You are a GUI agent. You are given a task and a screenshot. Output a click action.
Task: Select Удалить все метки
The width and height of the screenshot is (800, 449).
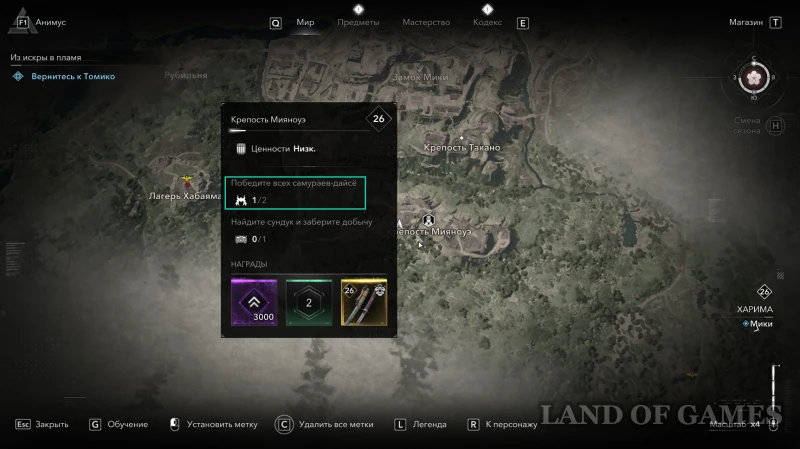point(334,424)
